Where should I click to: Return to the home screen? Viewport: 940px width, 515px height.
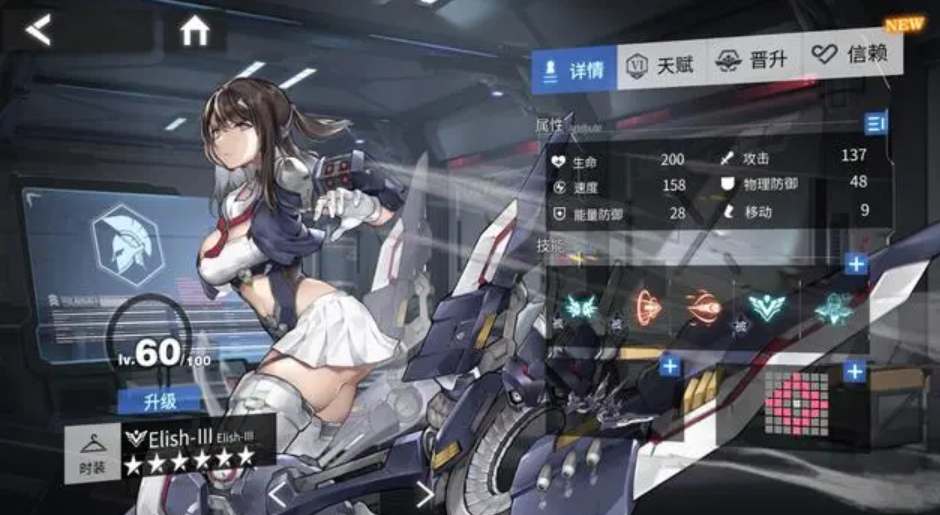point(194,32)
